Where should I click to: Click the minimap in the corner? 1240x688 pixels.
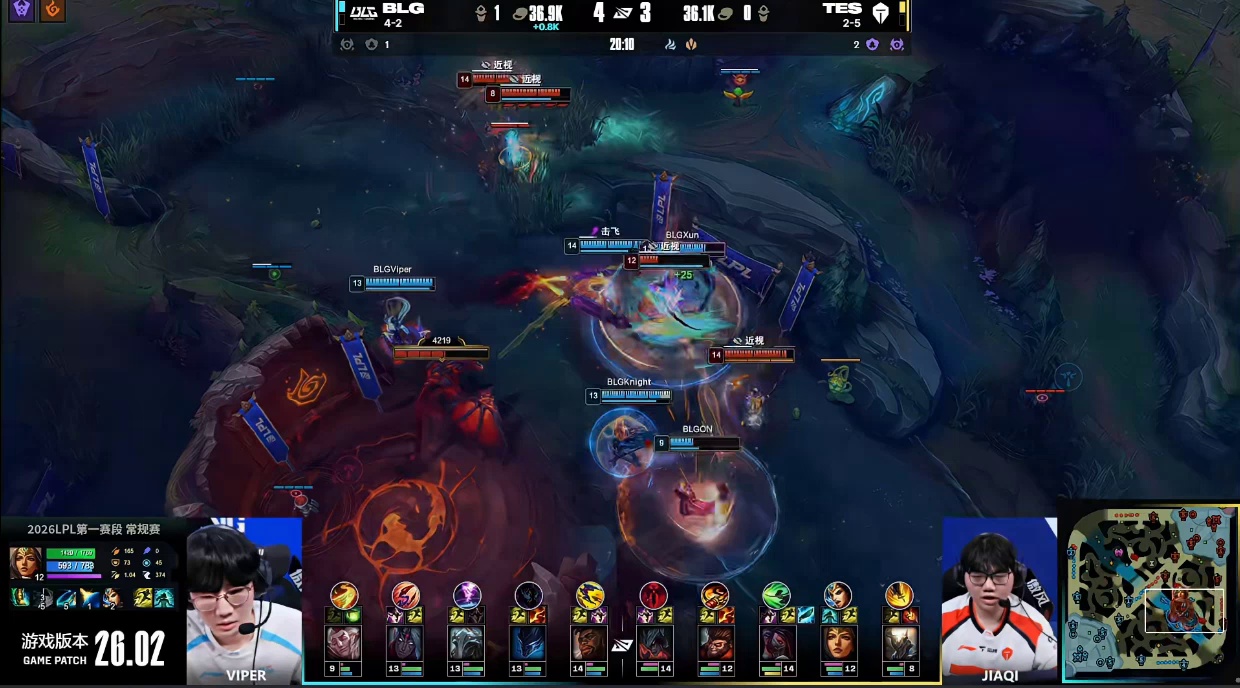click(1150, 590)
